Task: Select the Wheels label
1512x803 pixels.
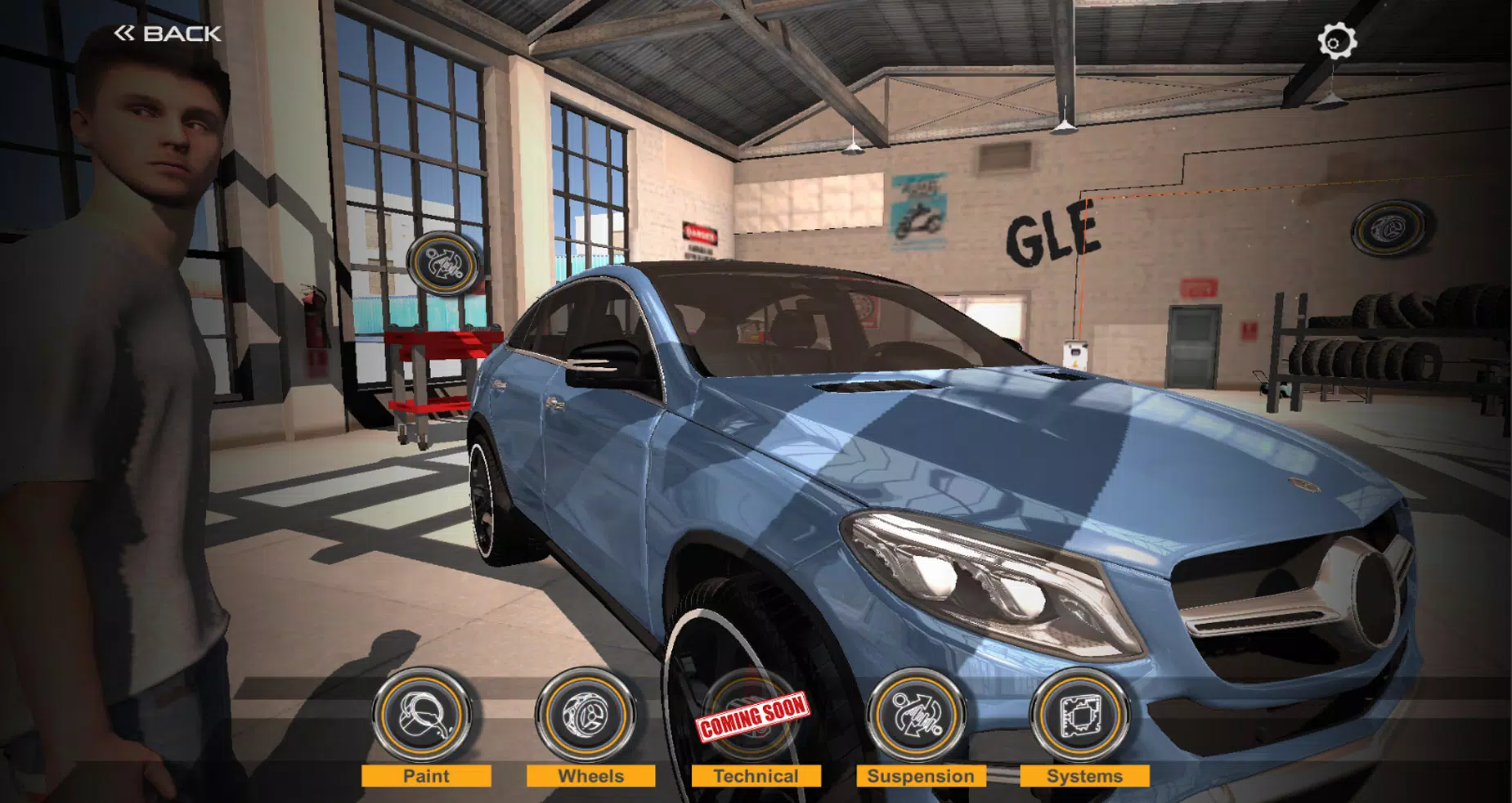Action: click(x=590, y=777)
